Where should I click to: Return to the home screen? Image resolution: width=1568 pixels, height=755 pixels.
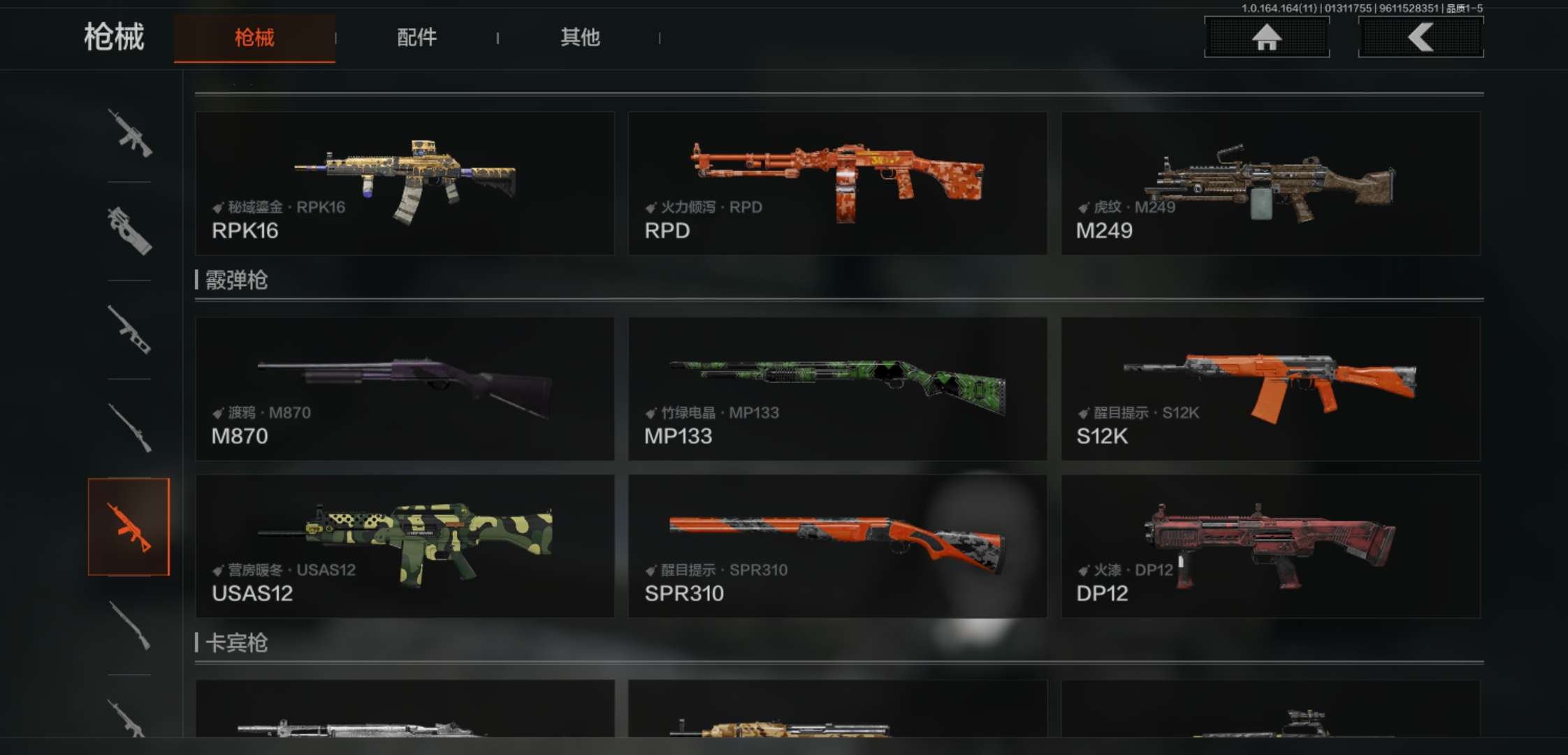click(1266, 37)
